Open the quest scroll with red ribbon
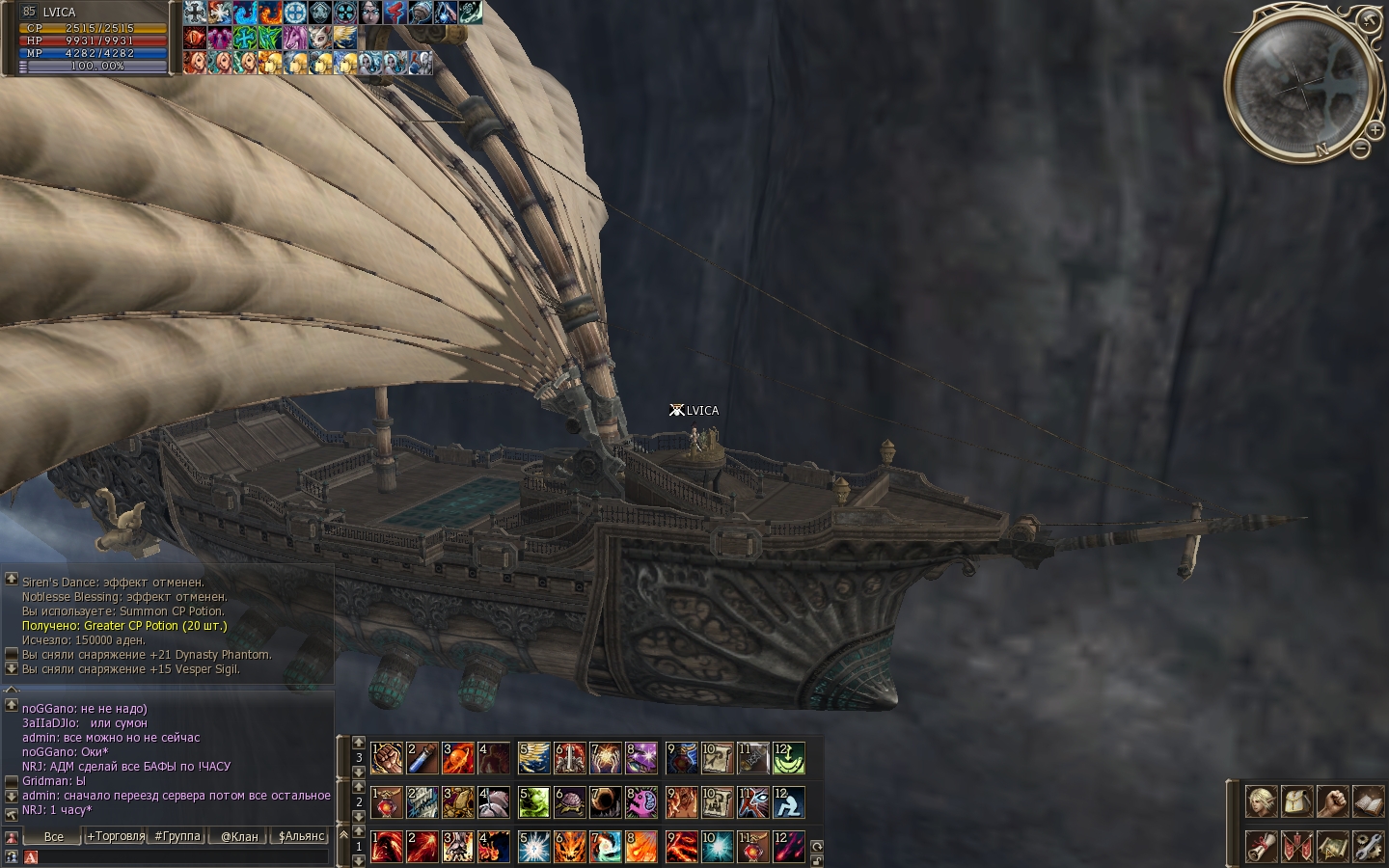Image resolution: width=1389 pixels, height=868 pixels. click(1261, 846)
